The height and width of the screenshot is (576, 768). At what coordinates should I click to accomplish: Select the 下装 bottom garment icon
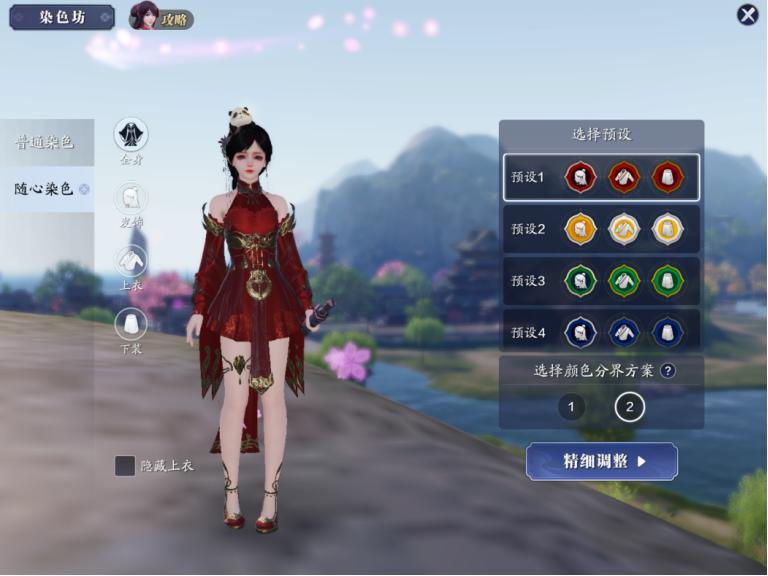[131, 324]
